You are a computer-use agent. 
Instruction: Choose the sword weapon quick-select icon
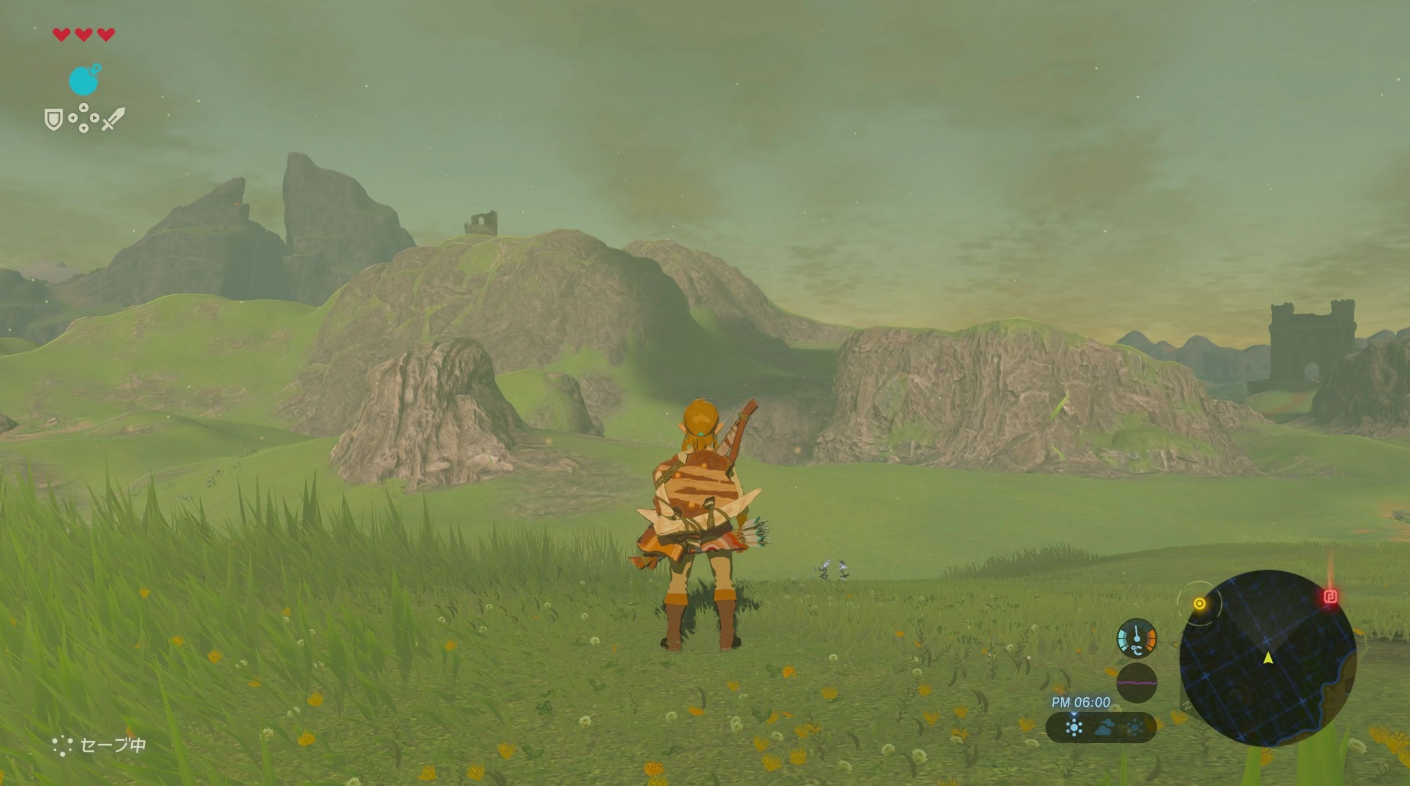[113, 120]
